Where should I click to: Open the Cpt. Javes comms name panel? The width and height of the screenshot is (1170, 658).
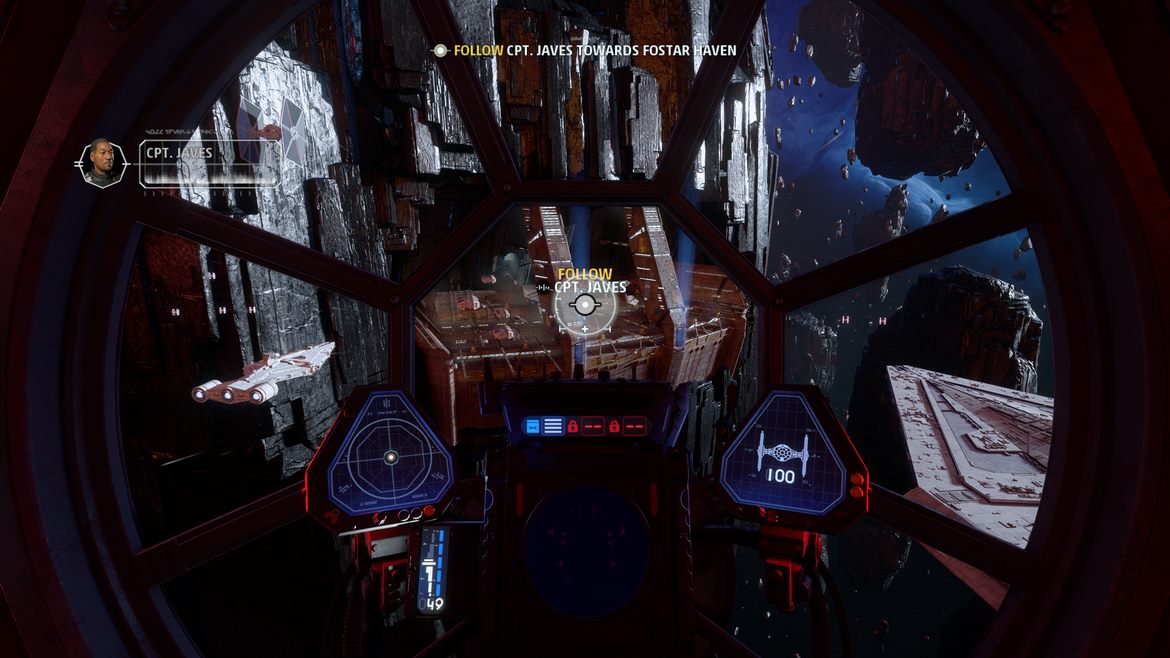209,163
